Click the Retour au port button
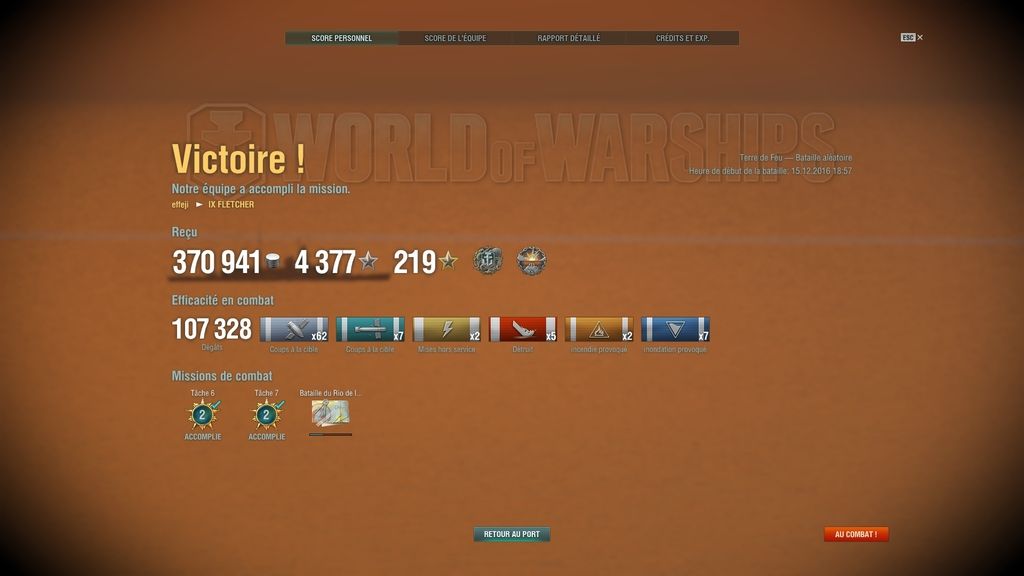The height and width of the screenshot is (576, 1024). [x=511, y=534]
